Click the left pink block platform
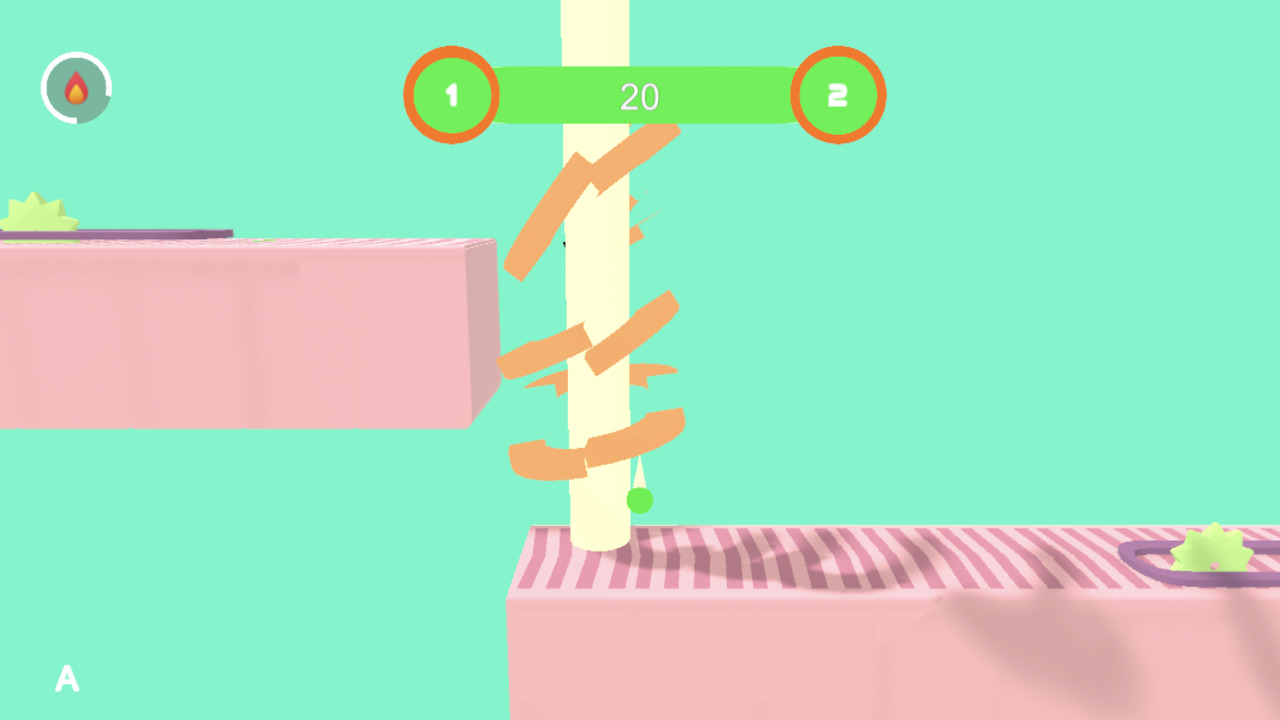 [x=230, y=330]
